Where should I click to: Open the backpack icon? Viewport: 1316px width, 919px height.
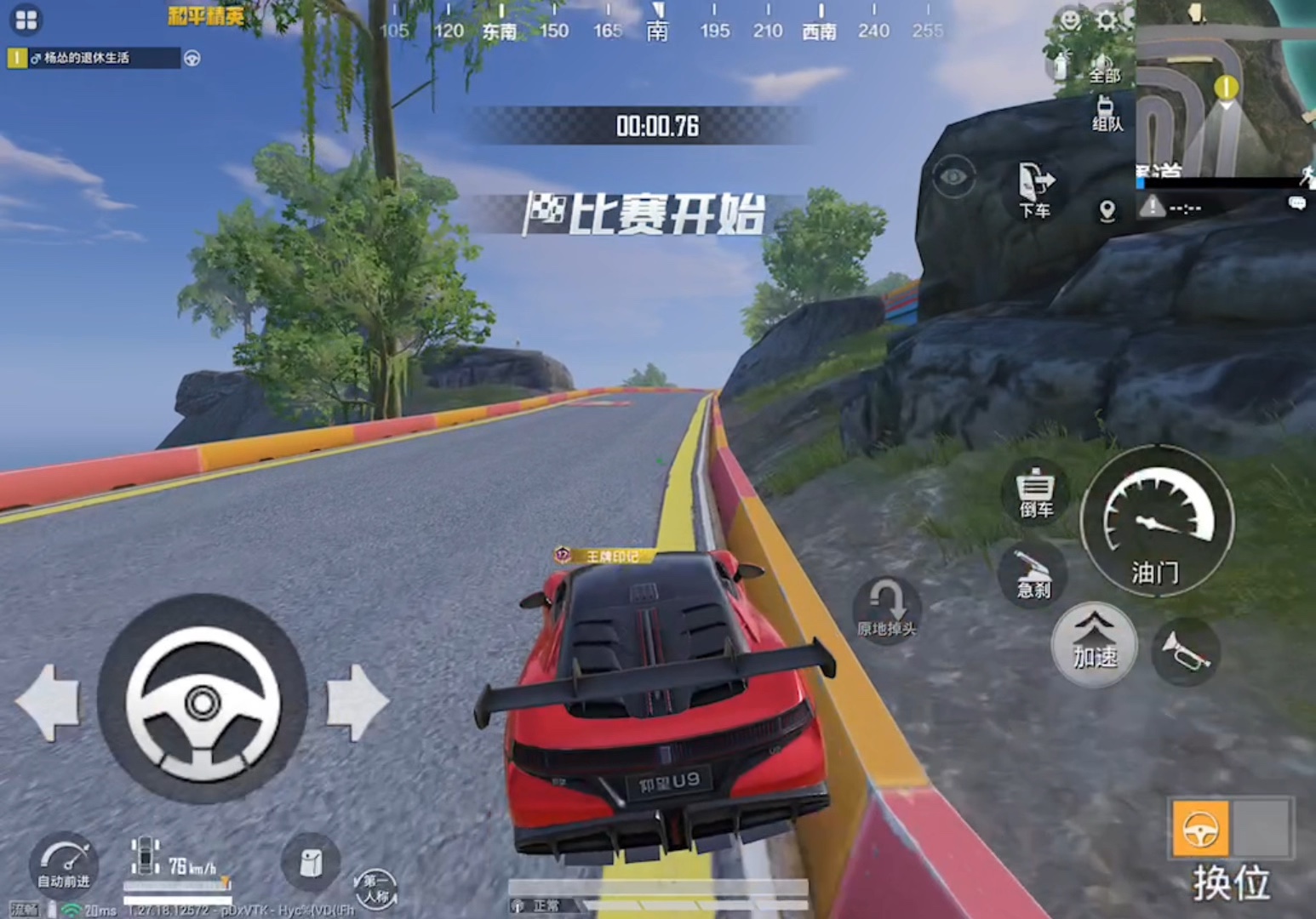pos(311,863)
